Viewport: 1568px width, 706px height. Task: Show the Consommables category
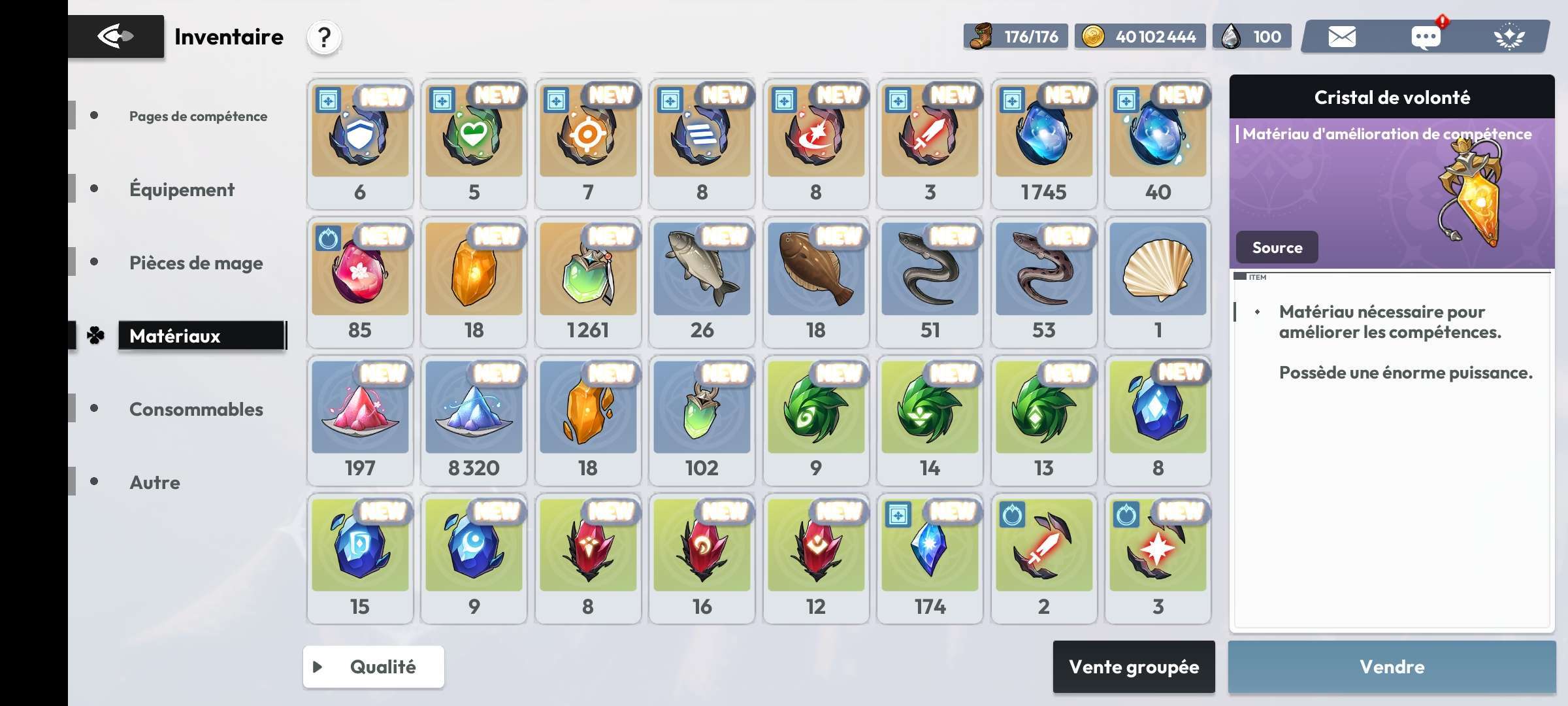point(196,409)
